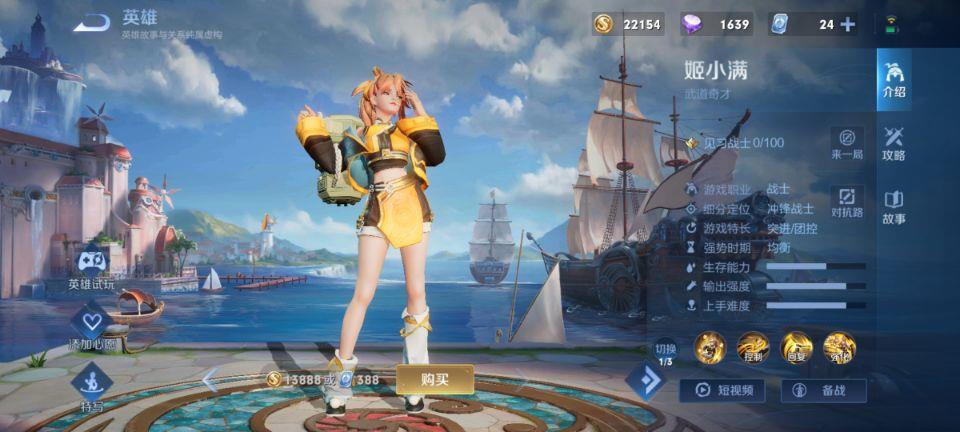Screen dimensions: 960x432
Task: Click the first unlabeled skill icon
Action: (x=710, y=347)
